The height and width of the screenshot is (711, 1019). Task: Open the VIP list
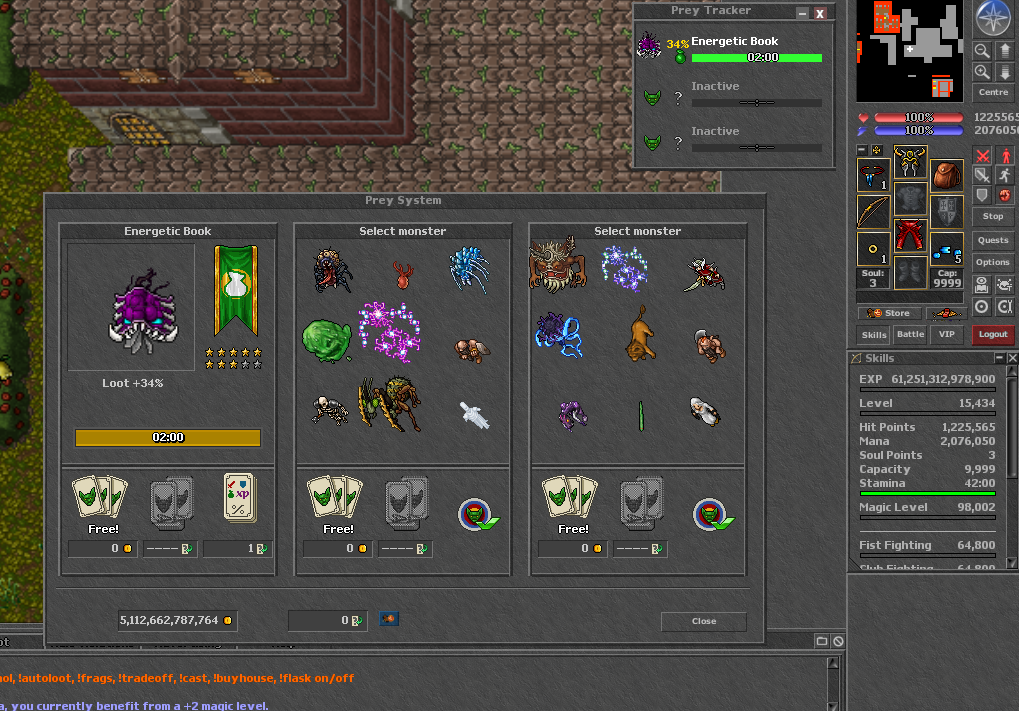[946, 335]
